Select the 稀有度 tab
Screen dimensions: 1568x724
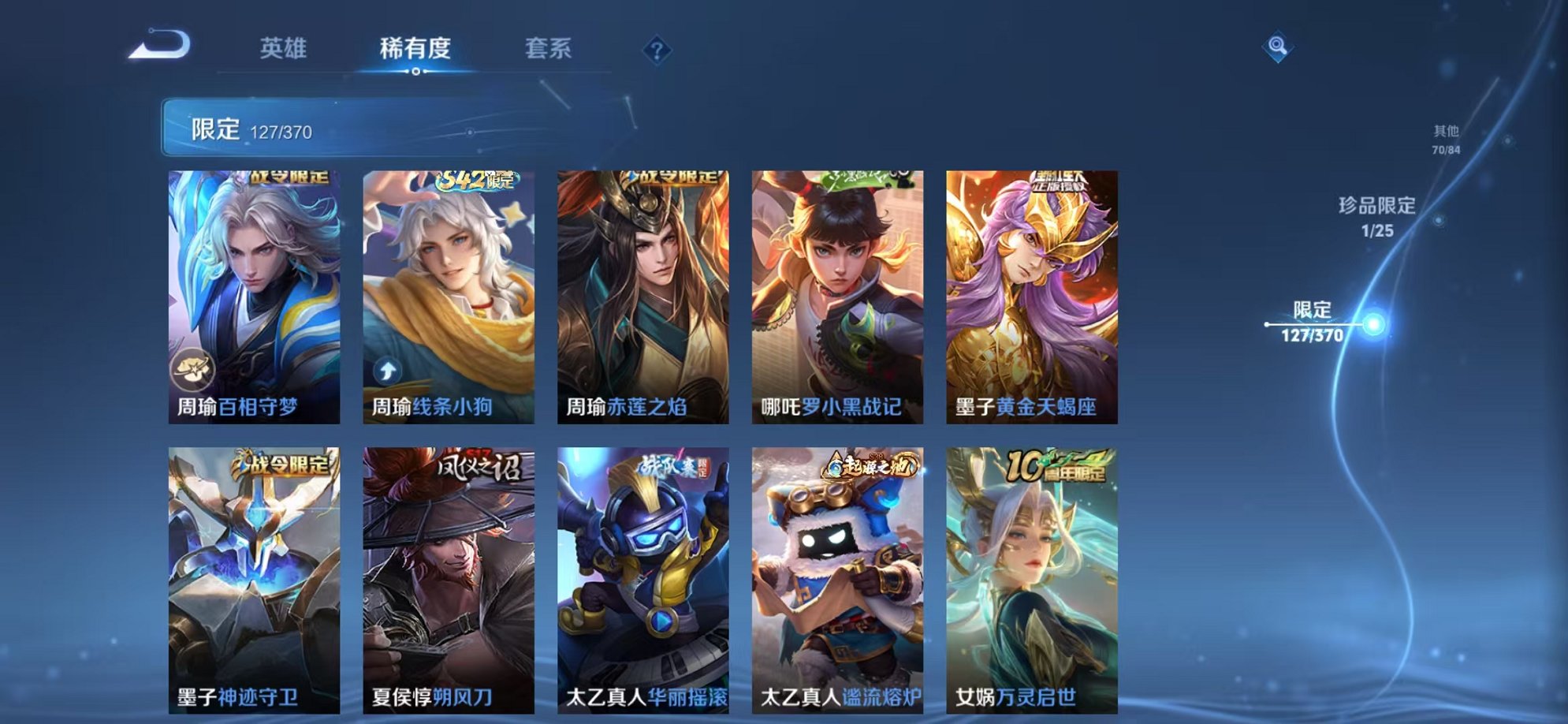point(416,47)
